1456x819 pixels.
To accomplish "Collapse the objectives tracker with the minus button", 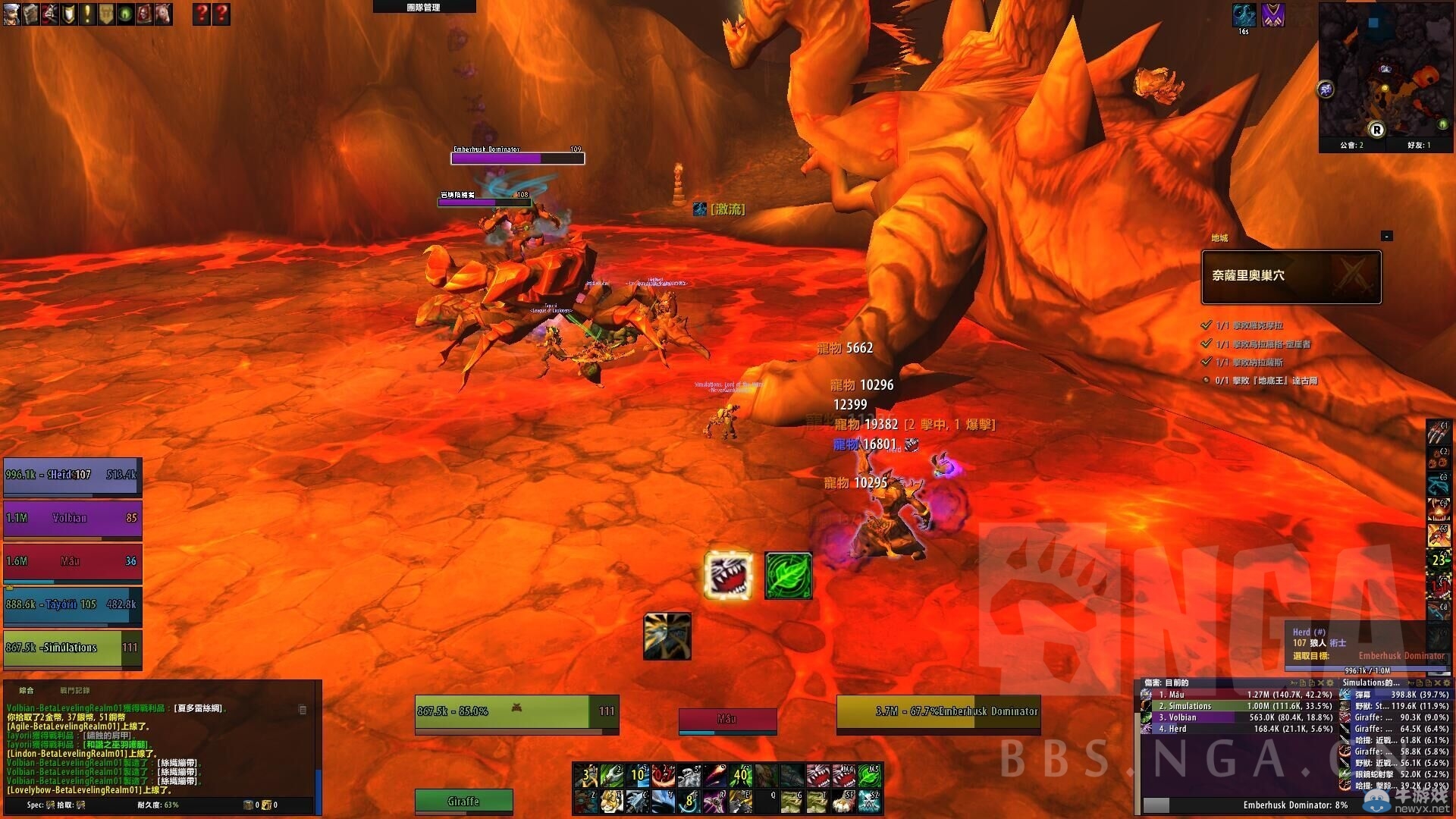I will click(1388, 235).
